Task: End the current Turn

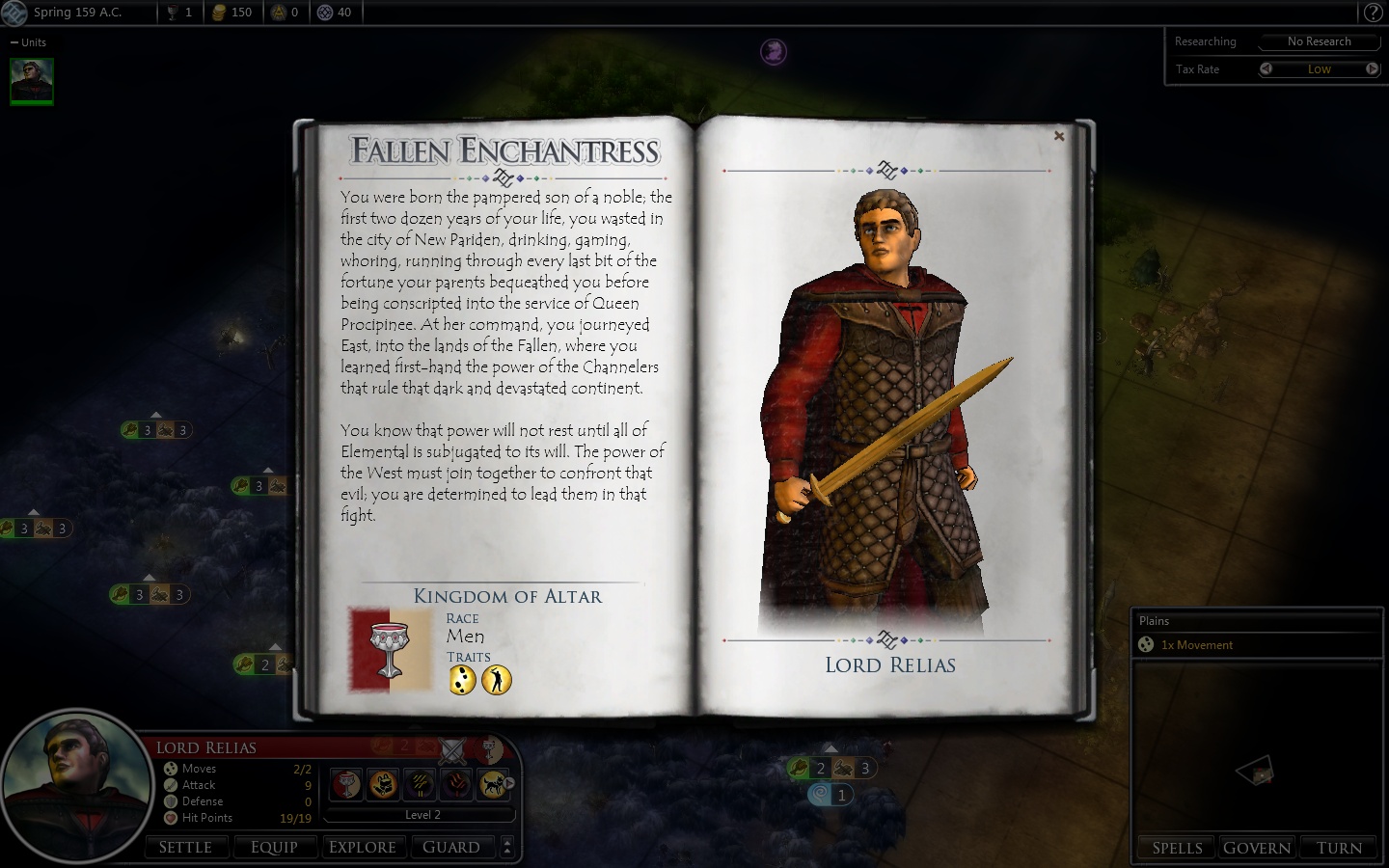Action: 1339,848
